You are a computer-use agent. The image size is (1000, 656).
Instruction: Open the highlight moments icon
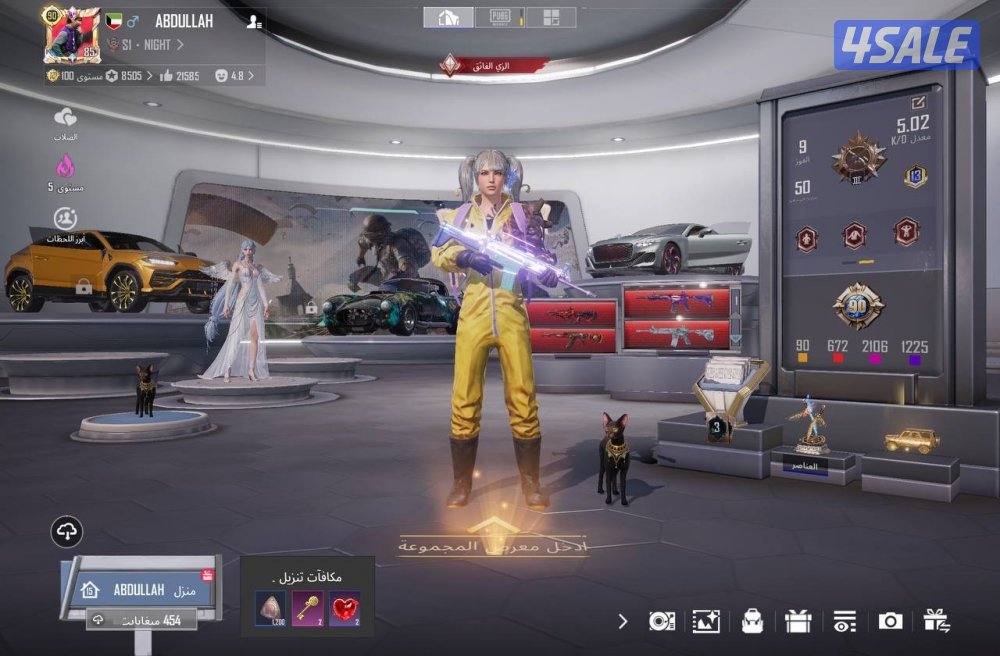point(65,218)
